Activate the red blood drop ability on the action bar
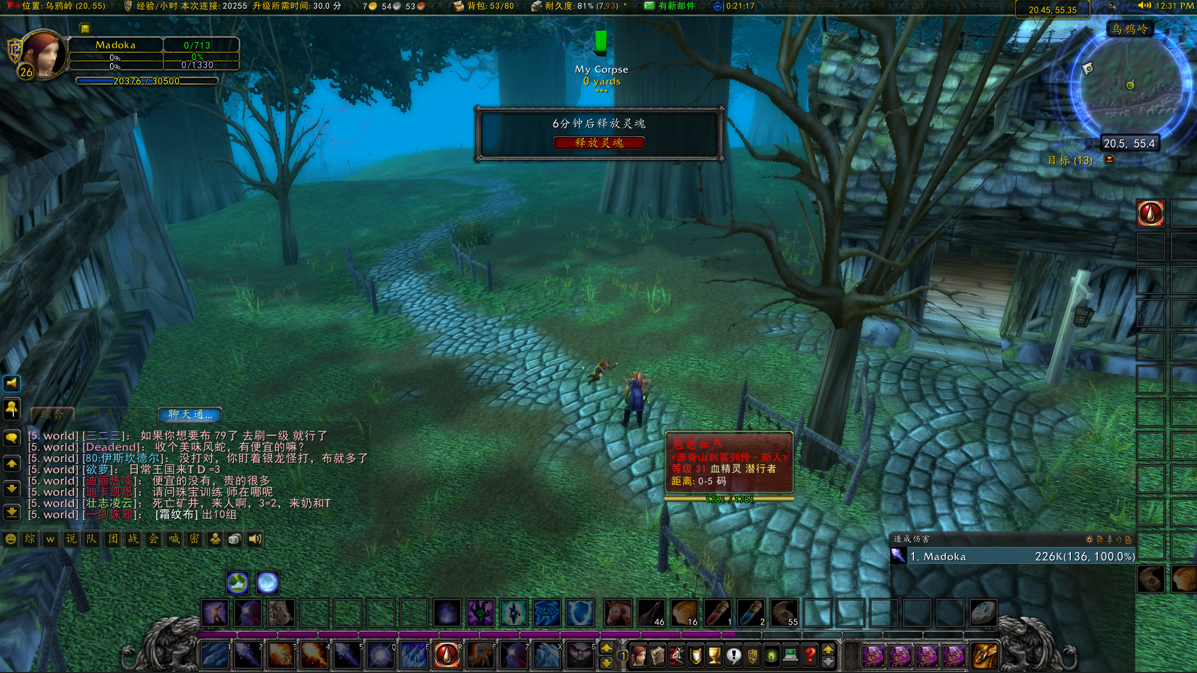 [x=447, y=655]
